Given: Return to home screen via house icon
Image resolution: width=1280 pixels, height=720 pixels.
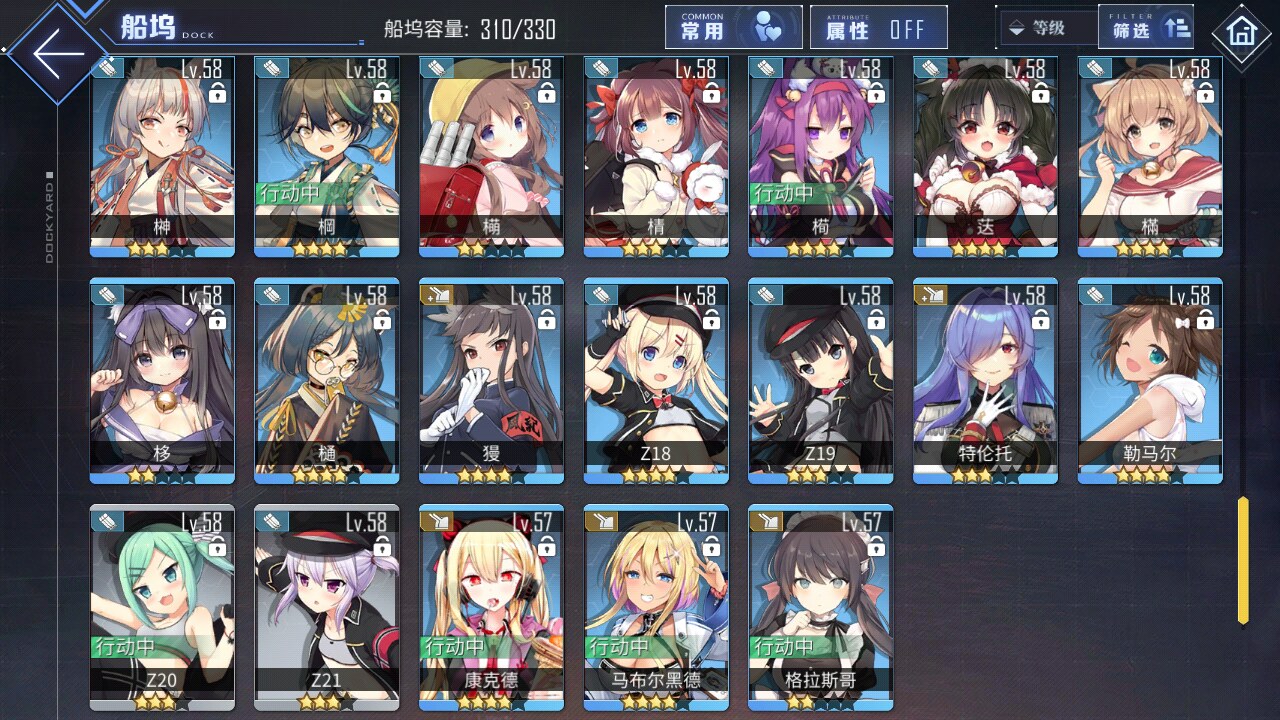Looking at the screenshot, I should click(1241, 33).
